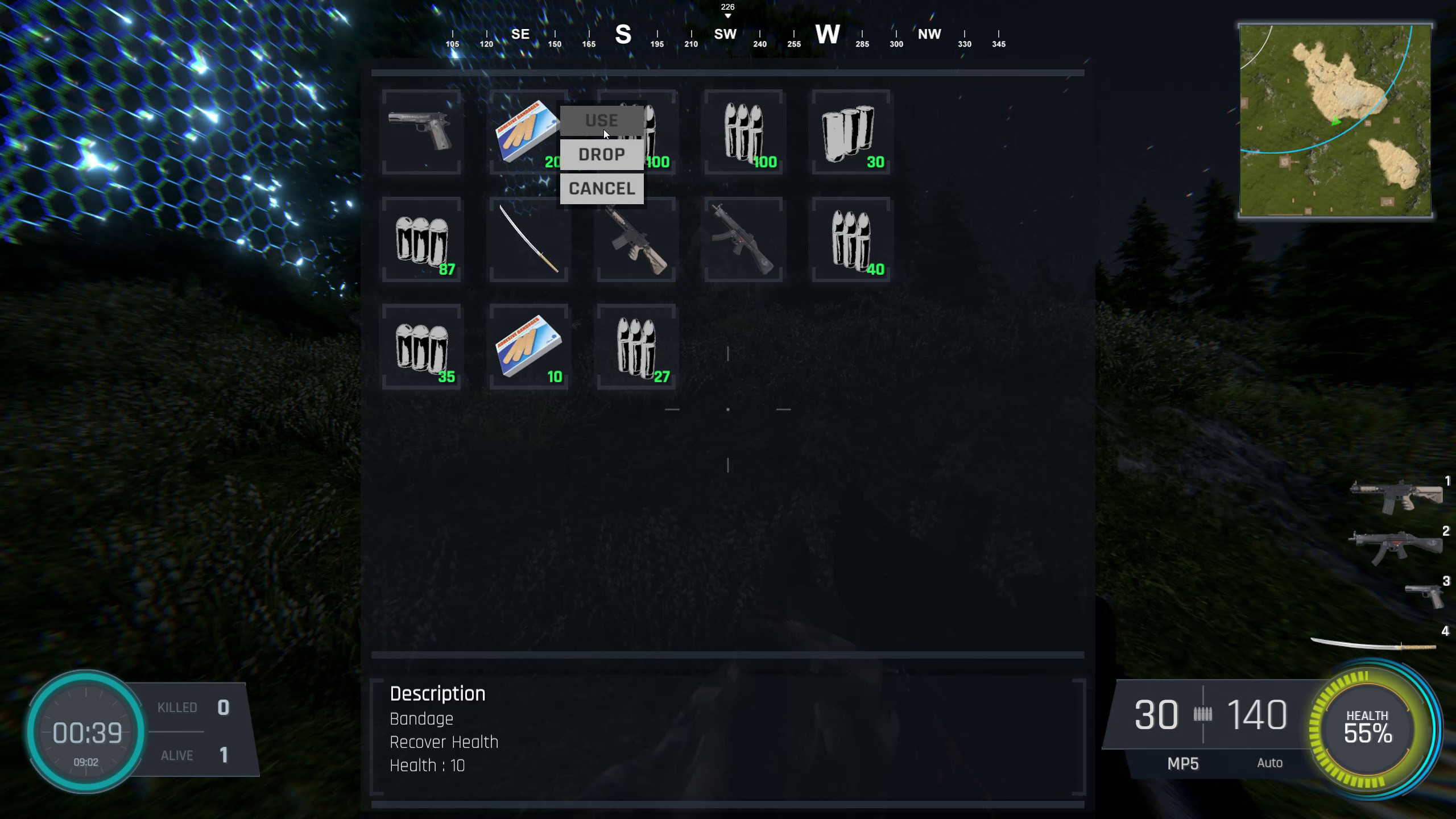
Task: Select the bandage box with 10 count
Action: pyautogui.click(x=528, y=346)
